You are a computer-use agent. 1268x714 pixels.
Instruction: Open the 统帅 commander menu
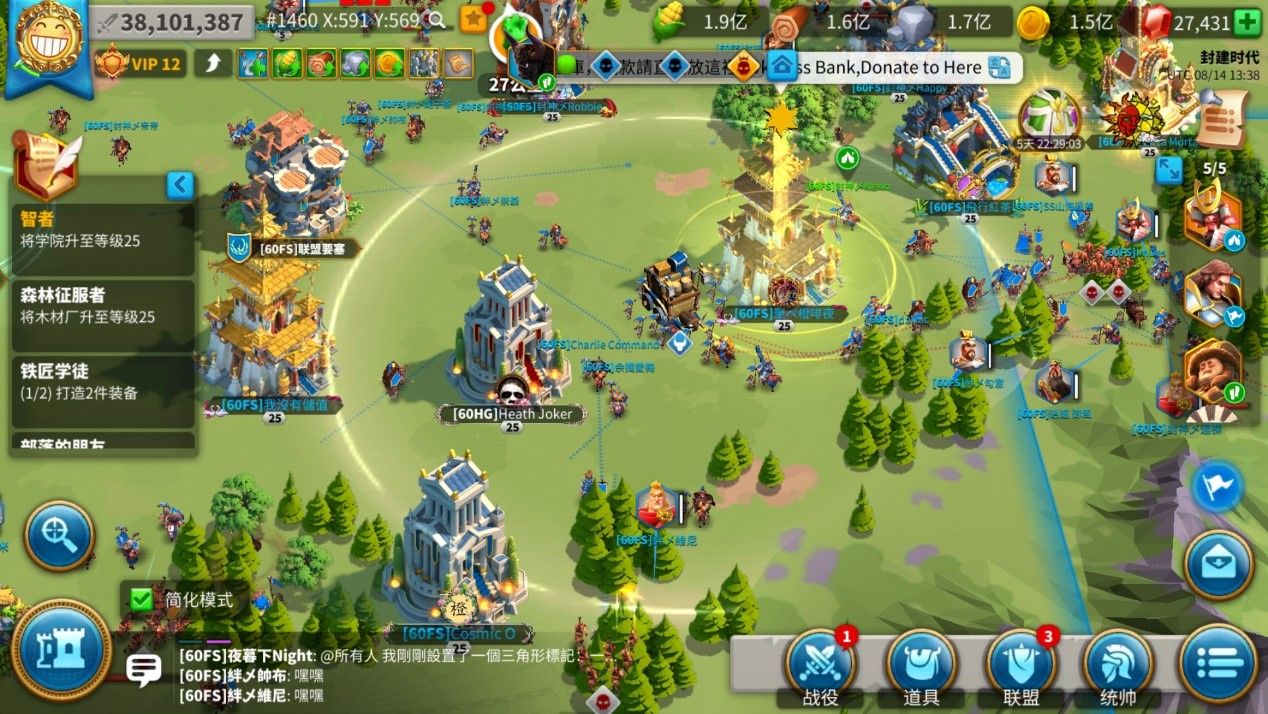1117,665
